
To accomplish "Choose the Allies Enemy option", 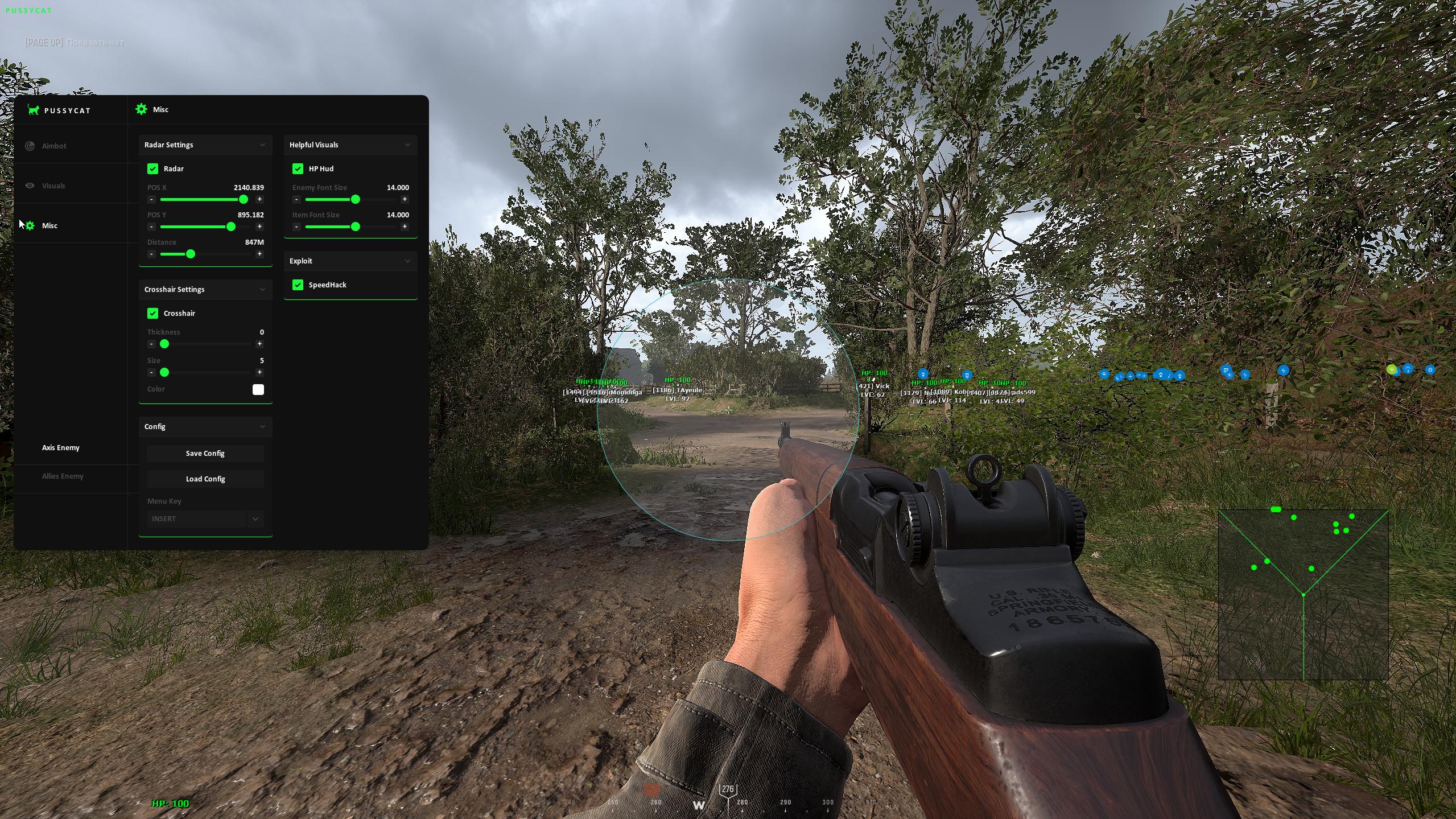I will click(x=63, y=476).
